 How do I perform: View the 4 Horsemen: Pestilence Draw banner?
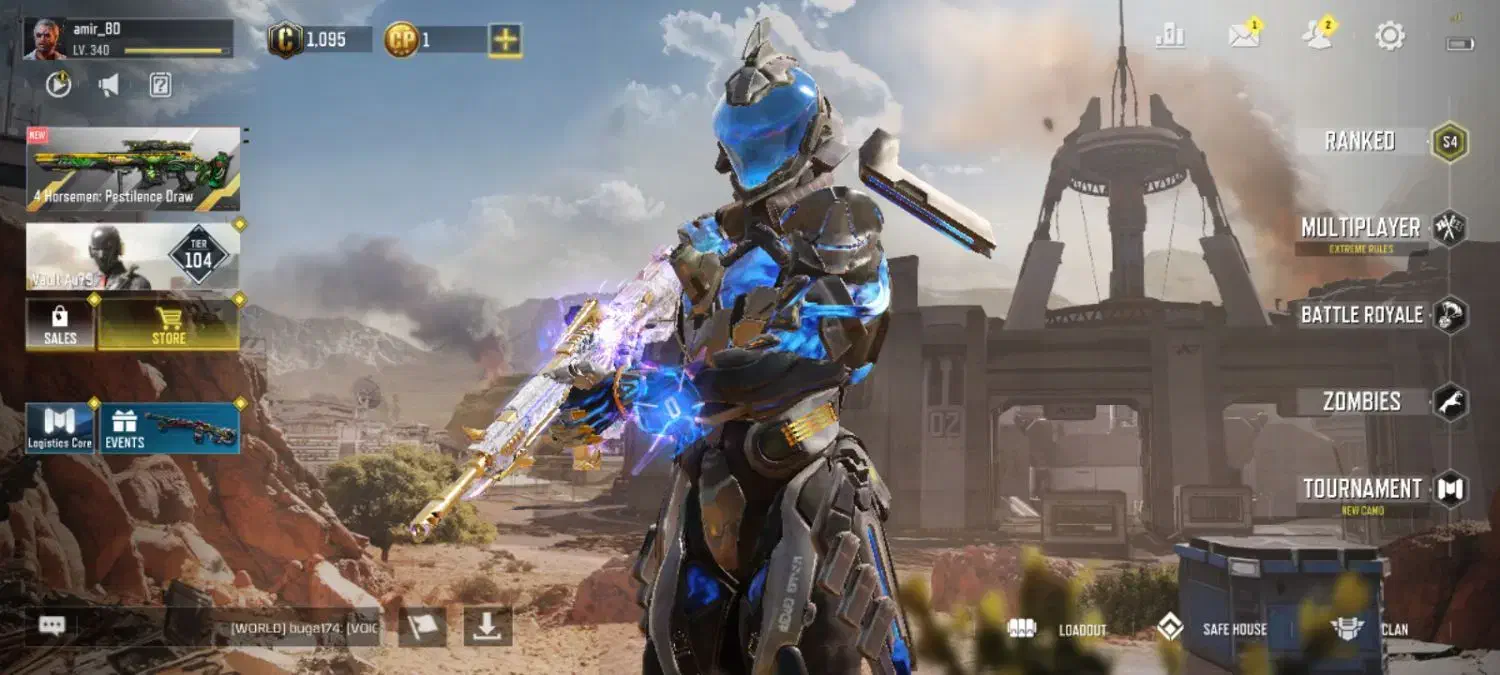[133, 168]
